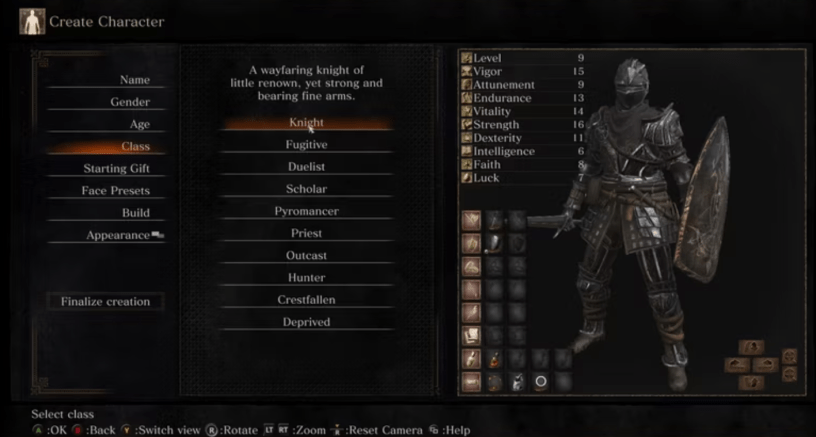816x437 pixels.
Task: Open the Starting Gift menu
Action: pyautogui.click(x=116, y=168)
